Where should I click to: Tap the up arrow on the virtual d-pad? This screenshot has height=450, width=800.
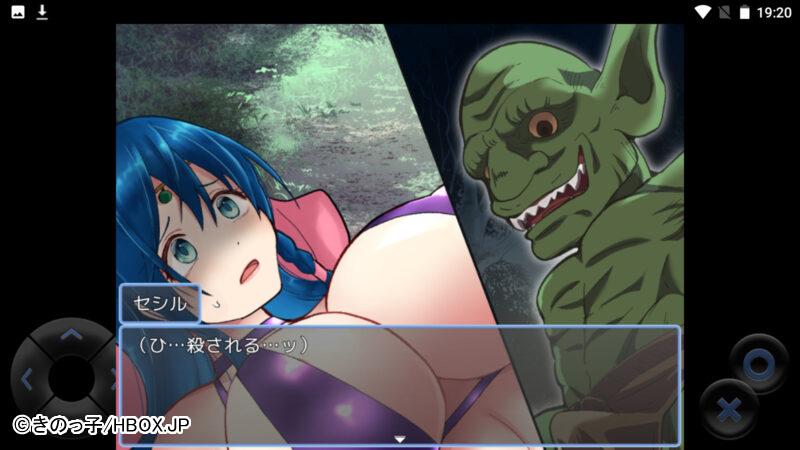pyautogui.click(x=70, y=335)
